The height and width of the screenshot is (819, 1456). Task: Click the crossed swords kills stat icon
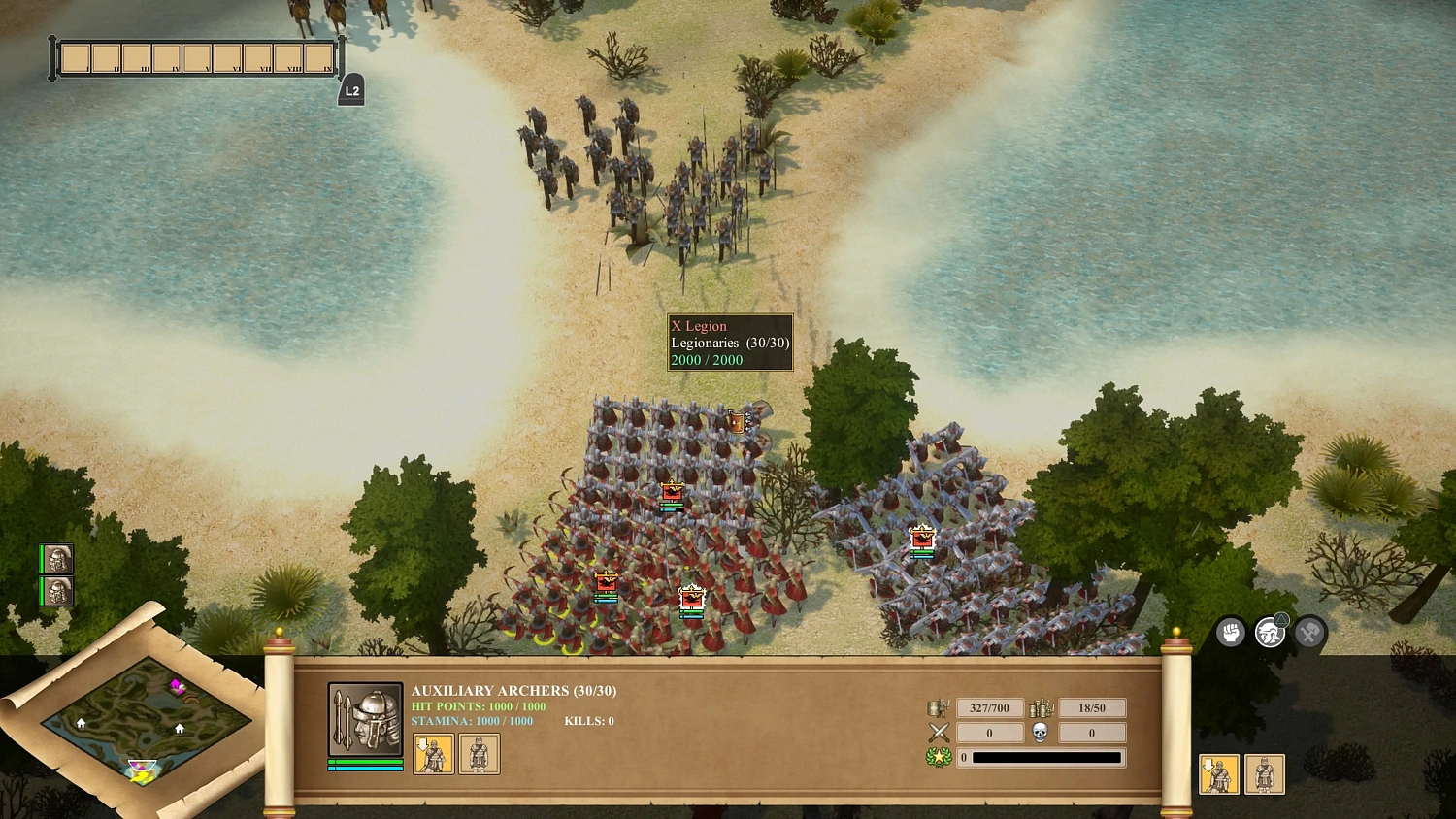938,733
